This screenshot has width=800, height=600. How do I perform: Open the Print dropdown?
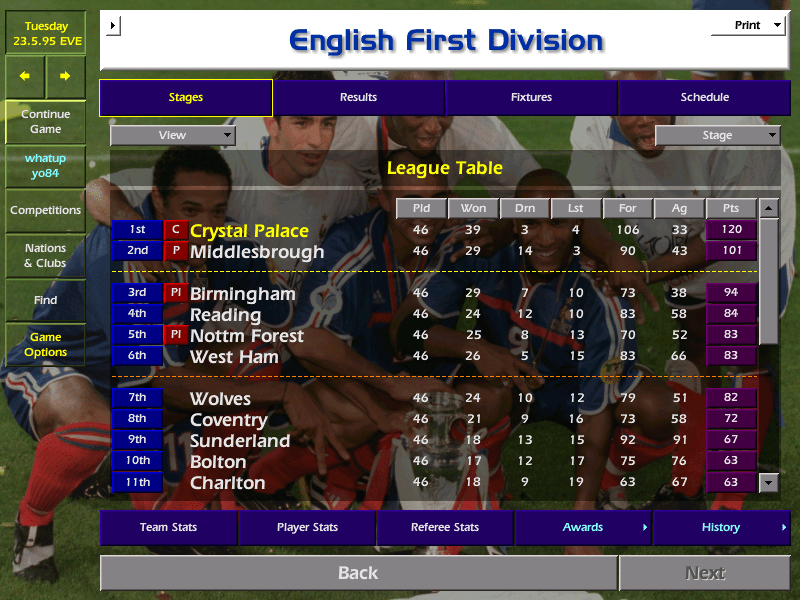pos(748,26)
